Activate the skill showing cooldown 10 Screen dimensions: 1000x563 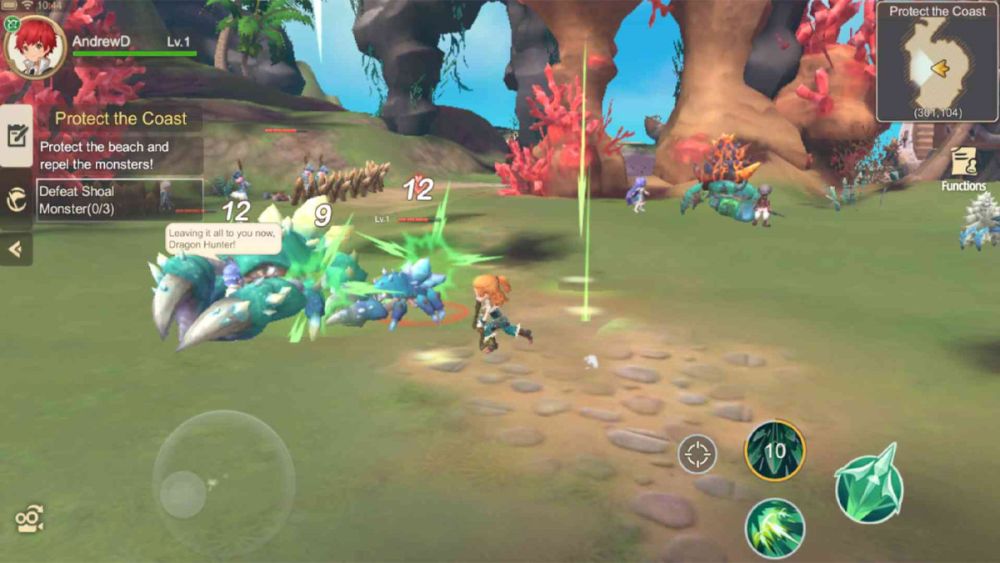coord(775,450)
